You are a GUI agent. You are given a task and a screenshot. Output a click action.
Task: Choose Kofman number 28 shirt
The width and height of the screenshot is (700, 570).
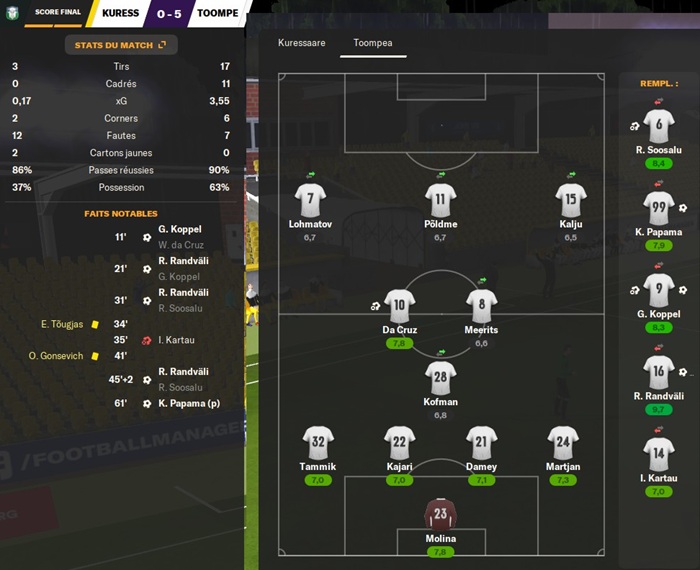pyautogui.click(x=440, y=378)
